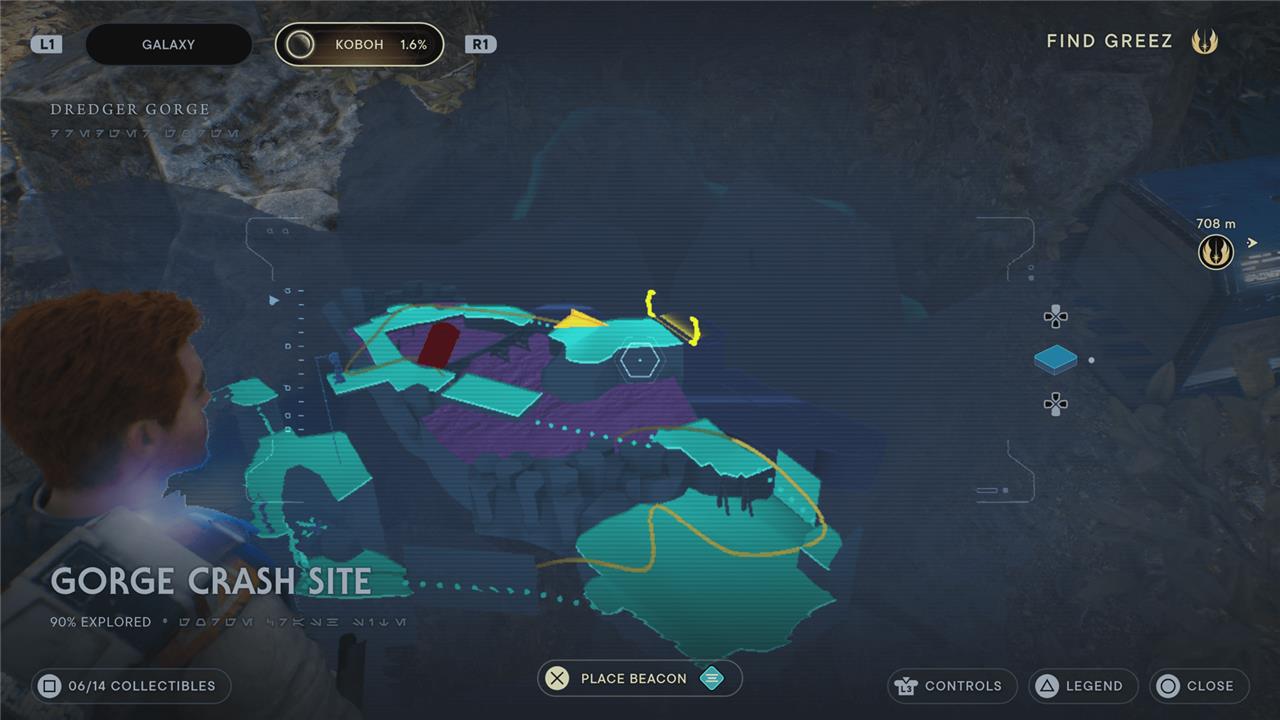Close the holomap
The width and height of the screenshot is (1280, 720).
click(1198, 686)
